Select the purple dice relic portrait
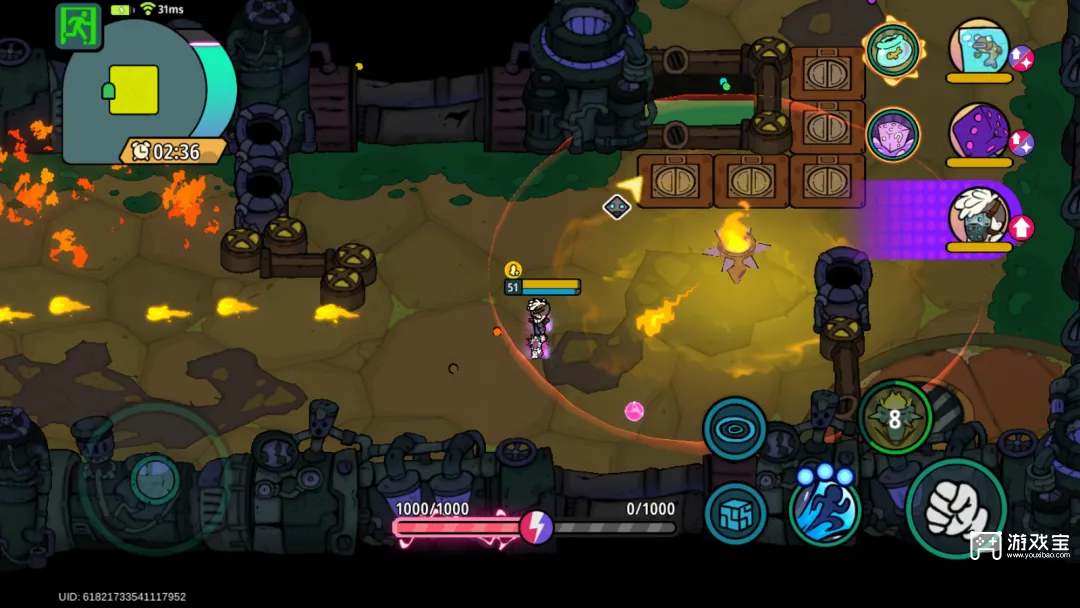1080x608 pixels. pos(978,132)
